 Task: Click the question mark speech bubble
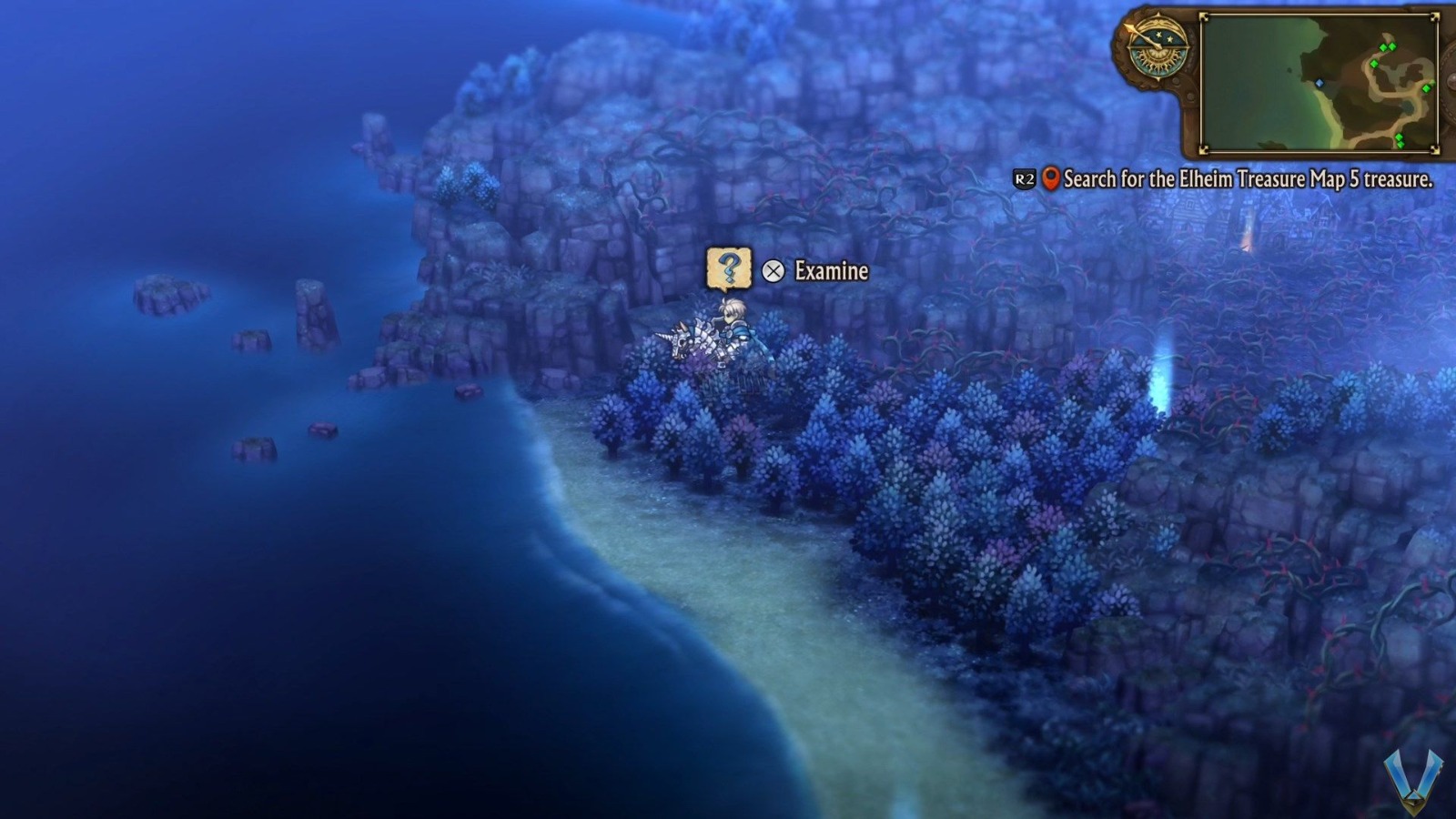[x=728, y=268]
